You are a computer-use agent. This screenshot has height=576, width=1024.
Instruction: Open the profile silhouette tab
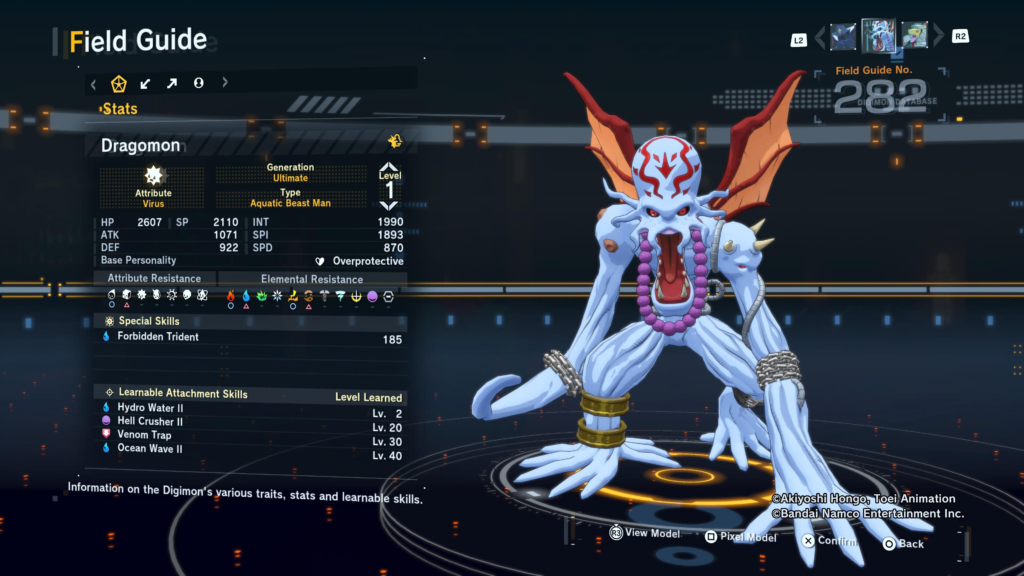[x=199, y=83]
